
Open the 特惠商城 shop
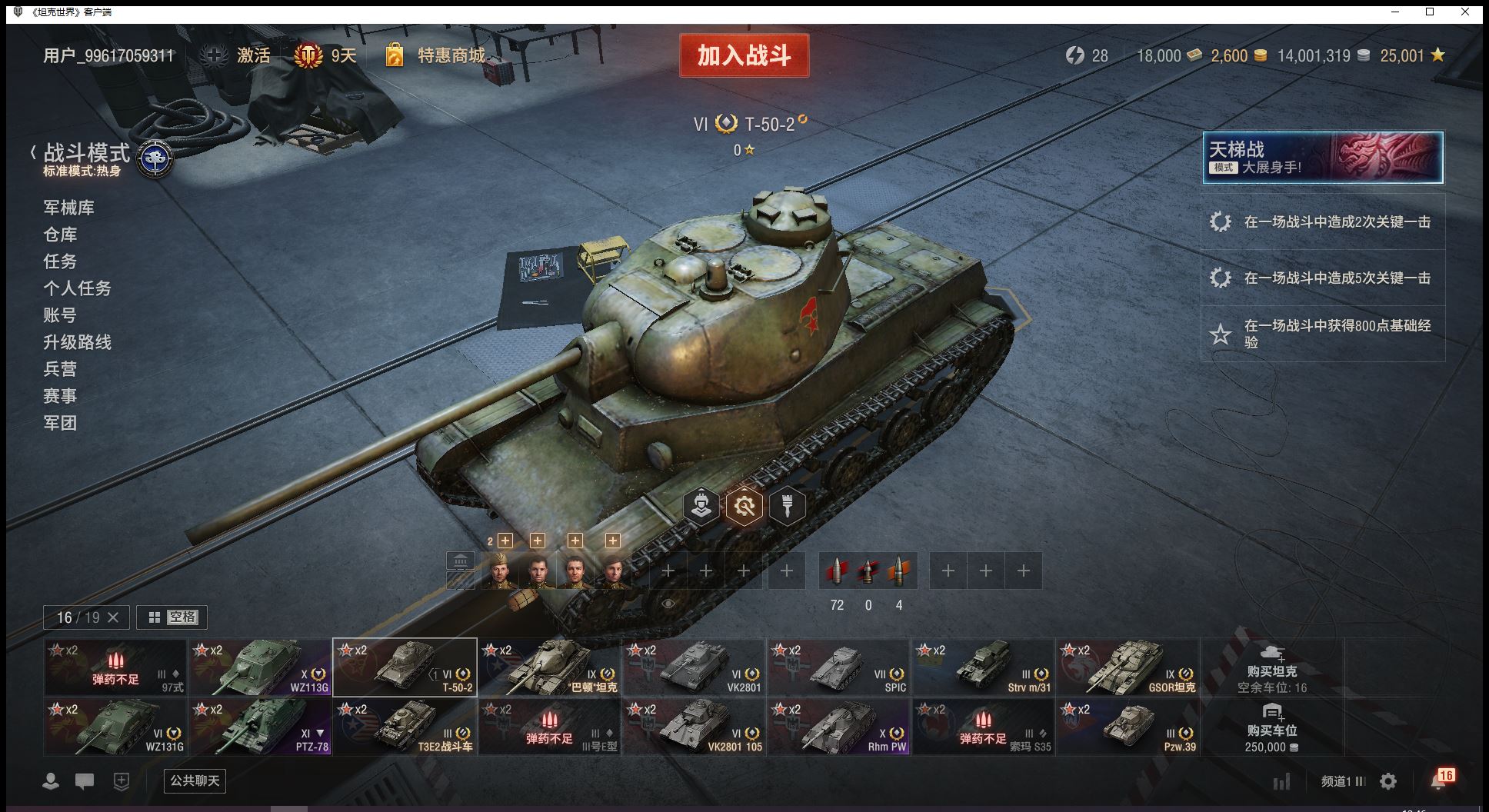(451, 55)
